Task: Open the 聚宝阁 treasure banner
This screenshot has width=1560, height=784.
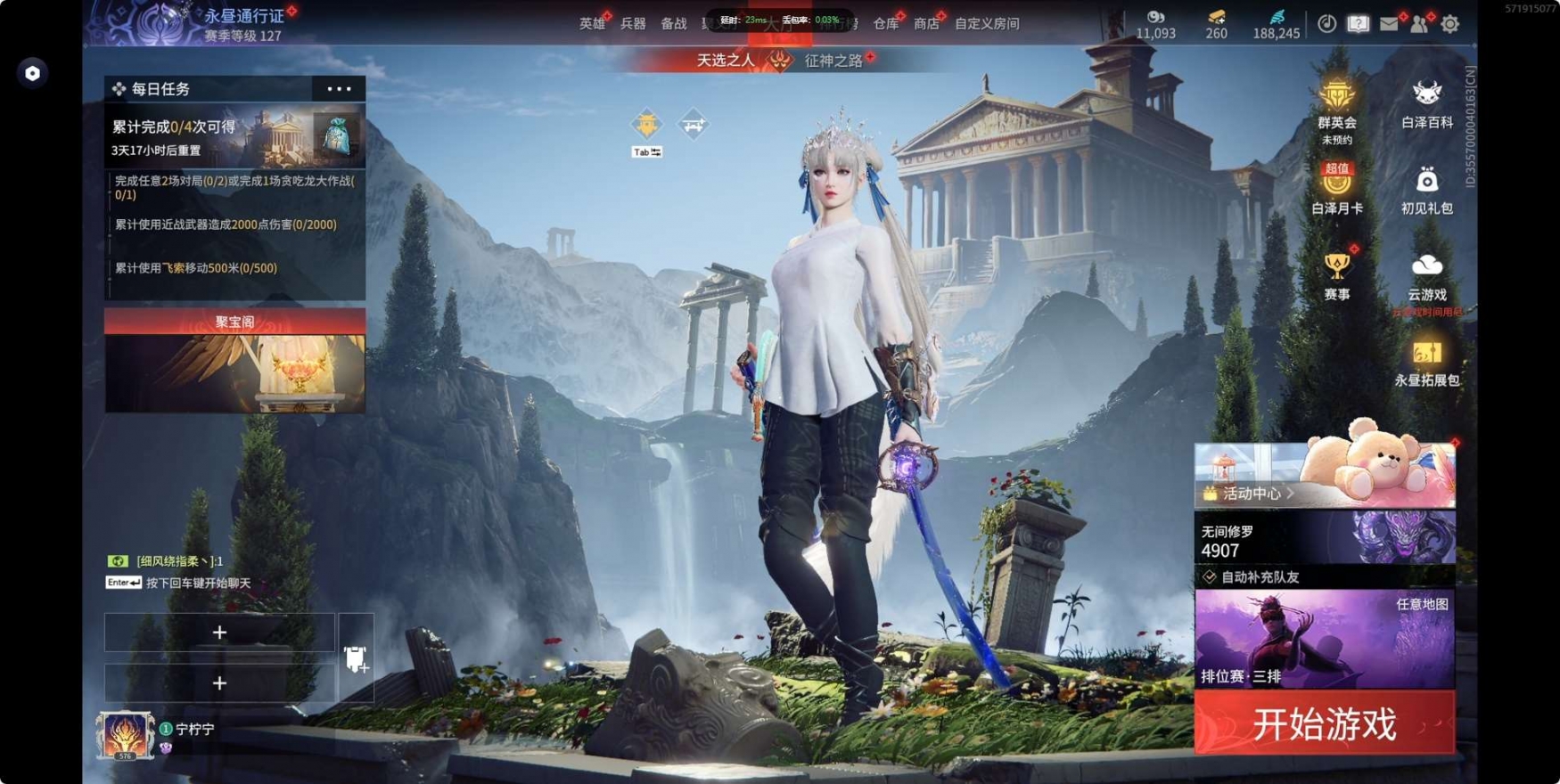Action: pos(234,361)
